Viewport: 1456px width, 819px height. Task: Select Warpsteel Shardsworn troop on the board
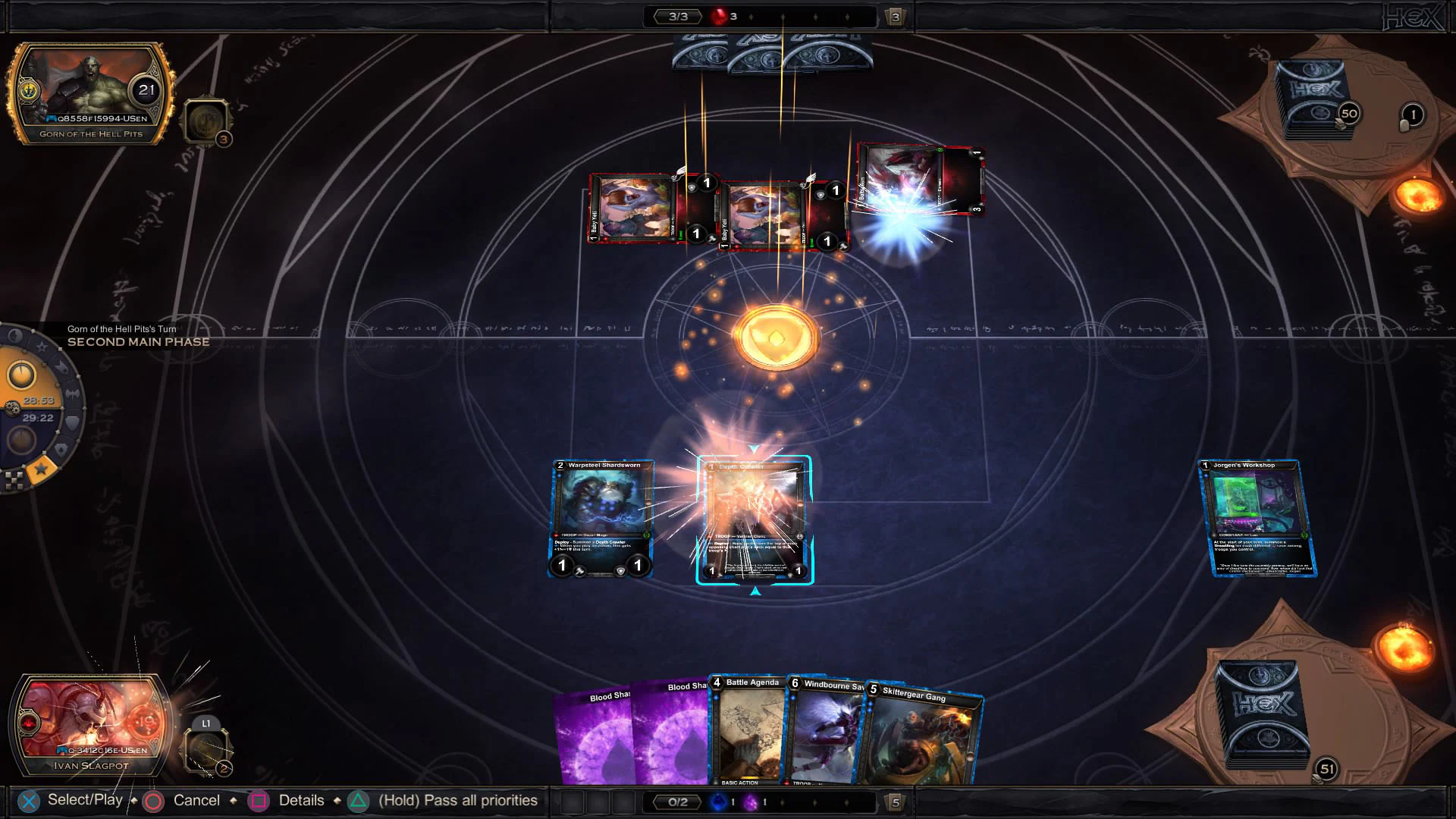pos(601,519)
